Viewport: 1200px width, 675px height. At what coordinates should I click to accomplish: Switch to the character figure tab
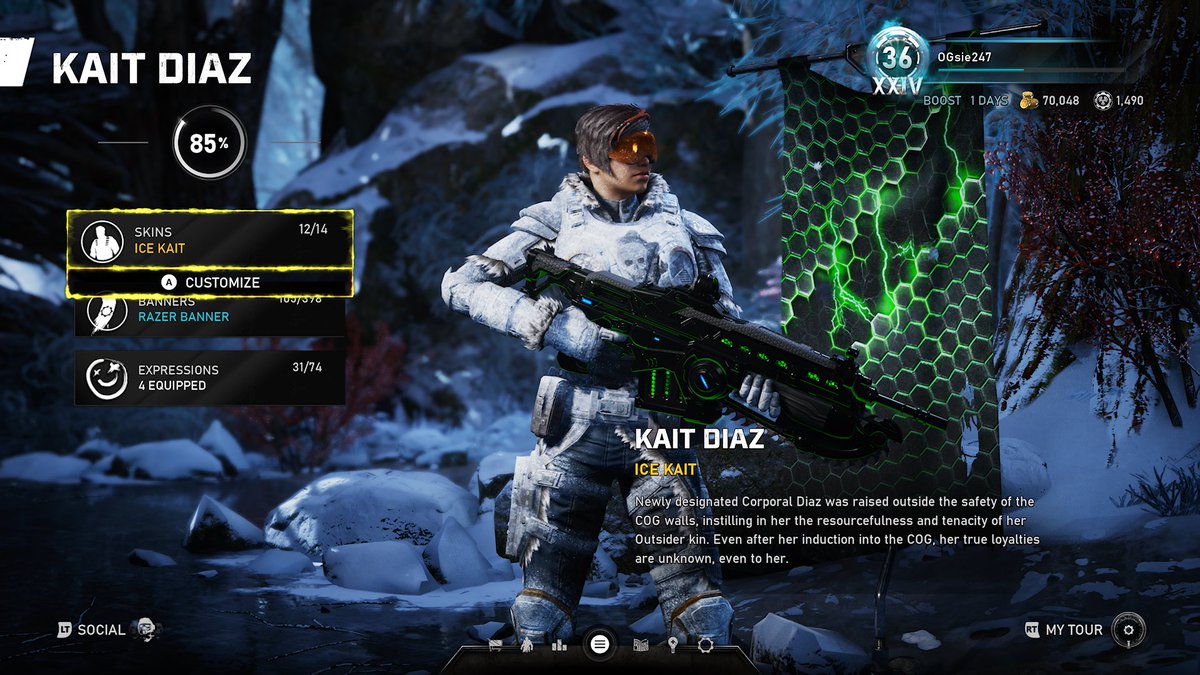(527, 645)
